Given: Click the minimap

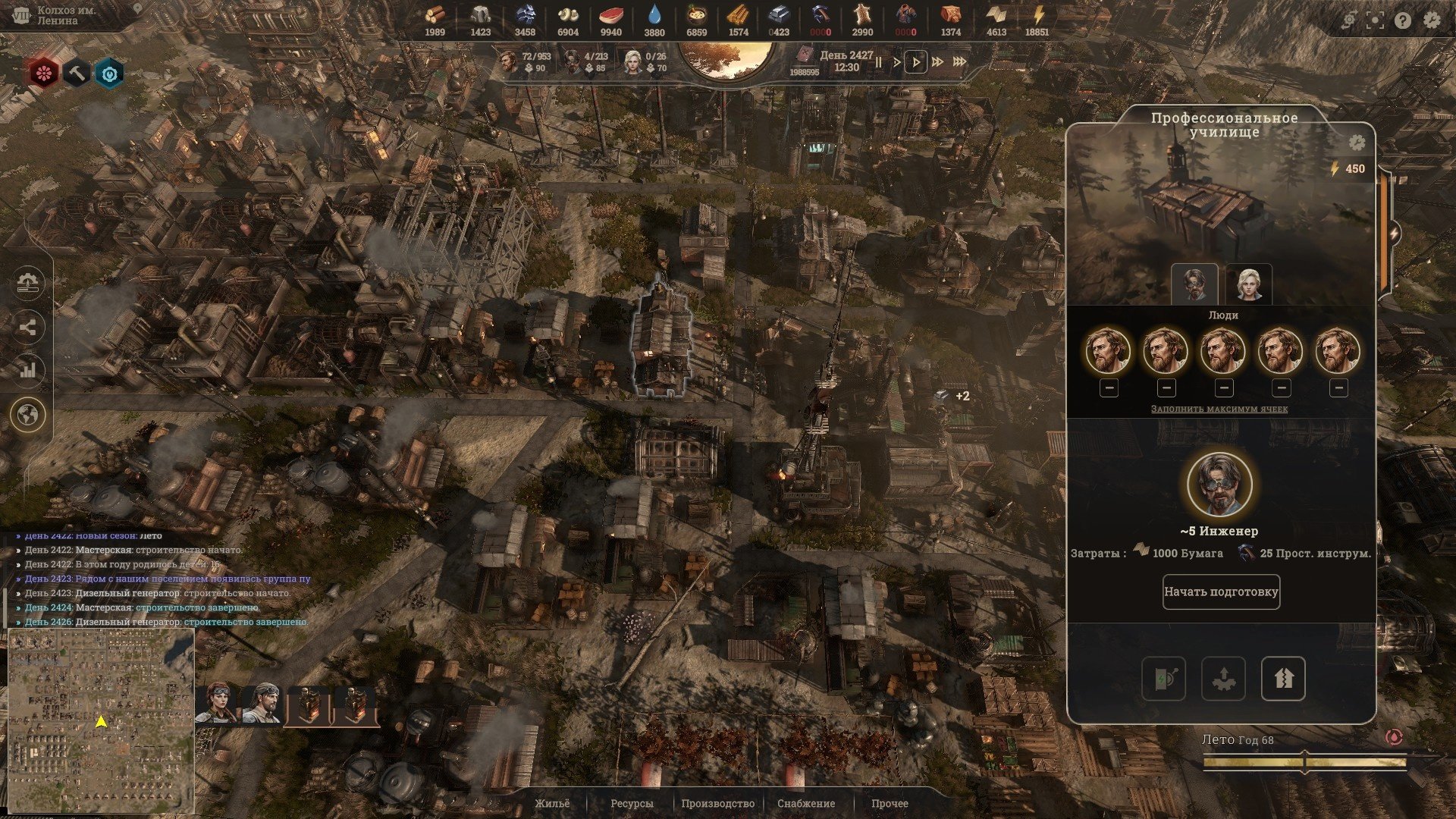Looking at the screenshot, I should pos(101,720).
